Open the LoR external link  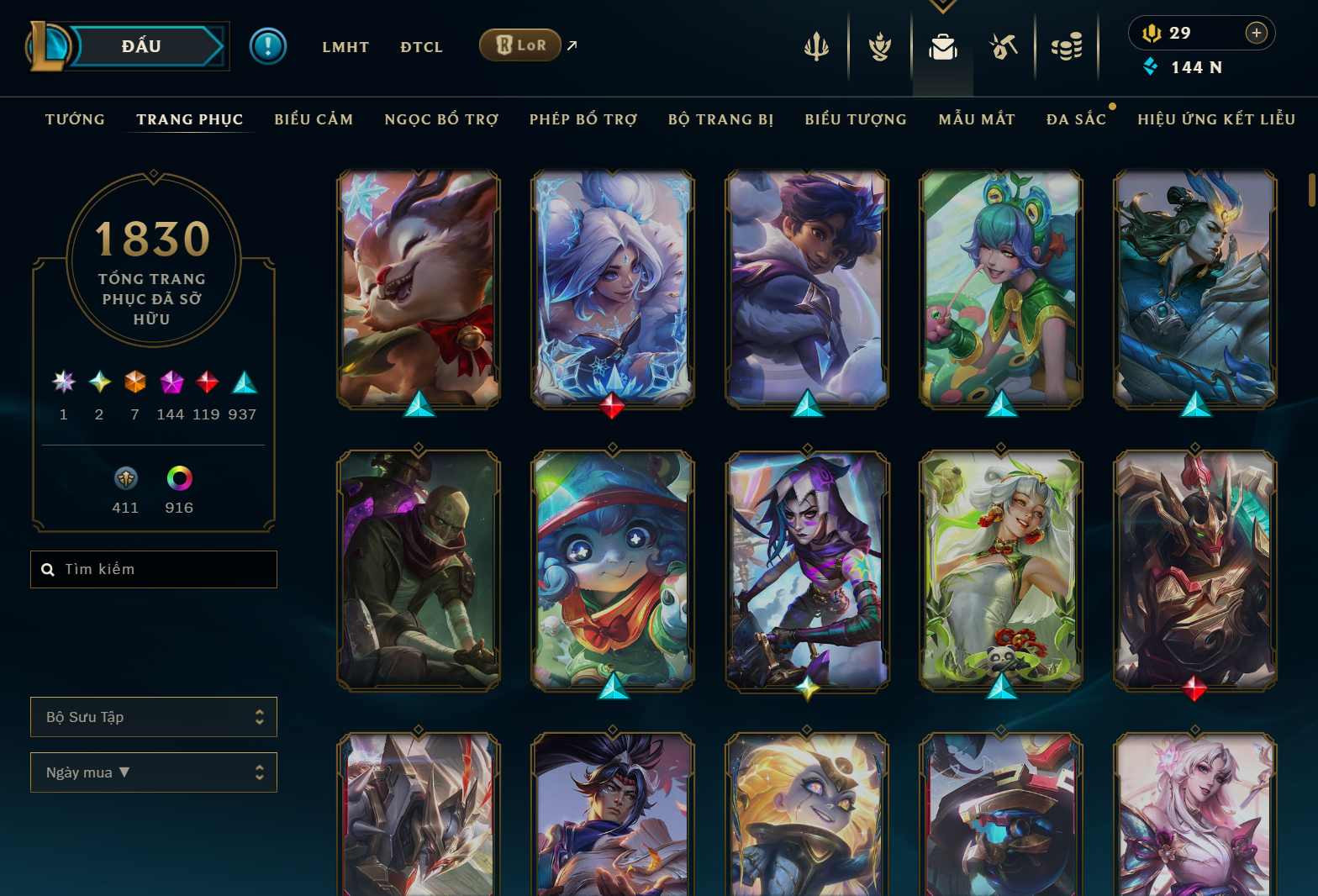click(x=520, y=45)
